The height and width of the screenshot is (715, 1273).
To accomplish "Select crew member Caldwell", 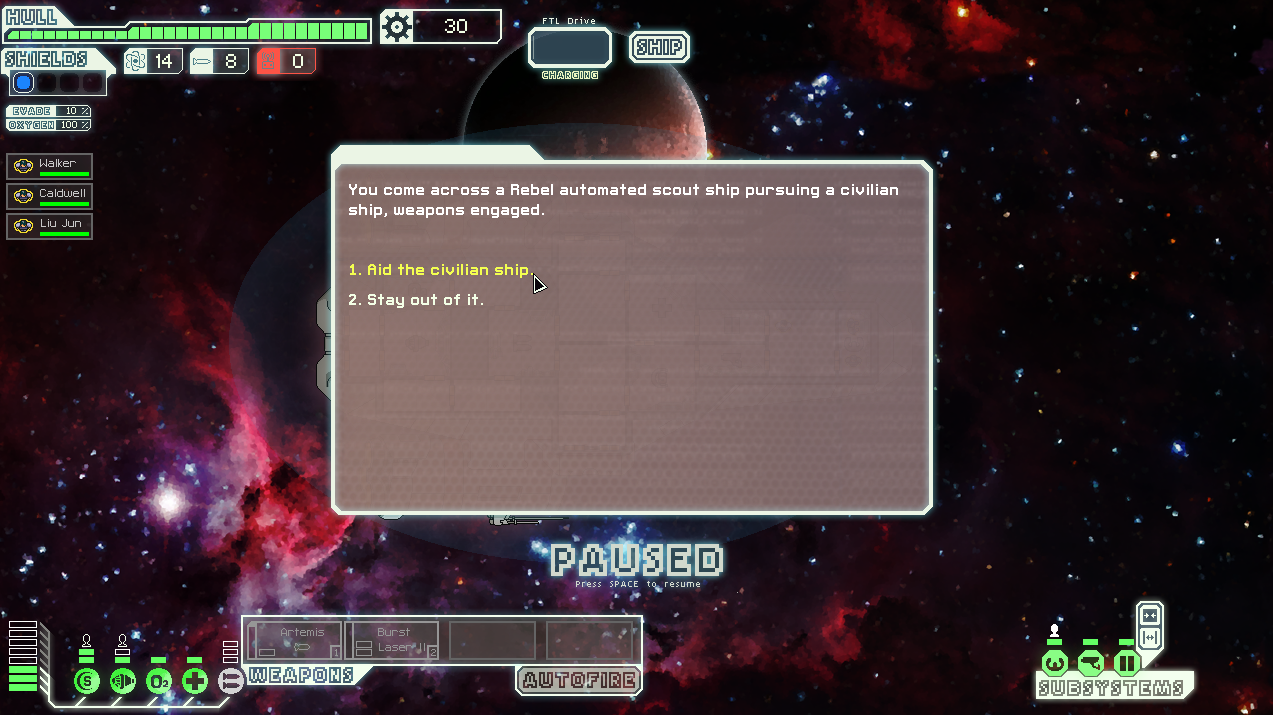I will [x=50, y=196].
